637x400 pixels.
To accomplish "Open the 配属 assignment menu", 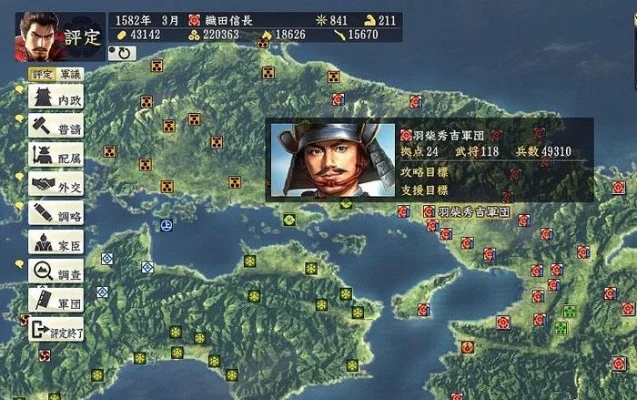I will point(56,155).
